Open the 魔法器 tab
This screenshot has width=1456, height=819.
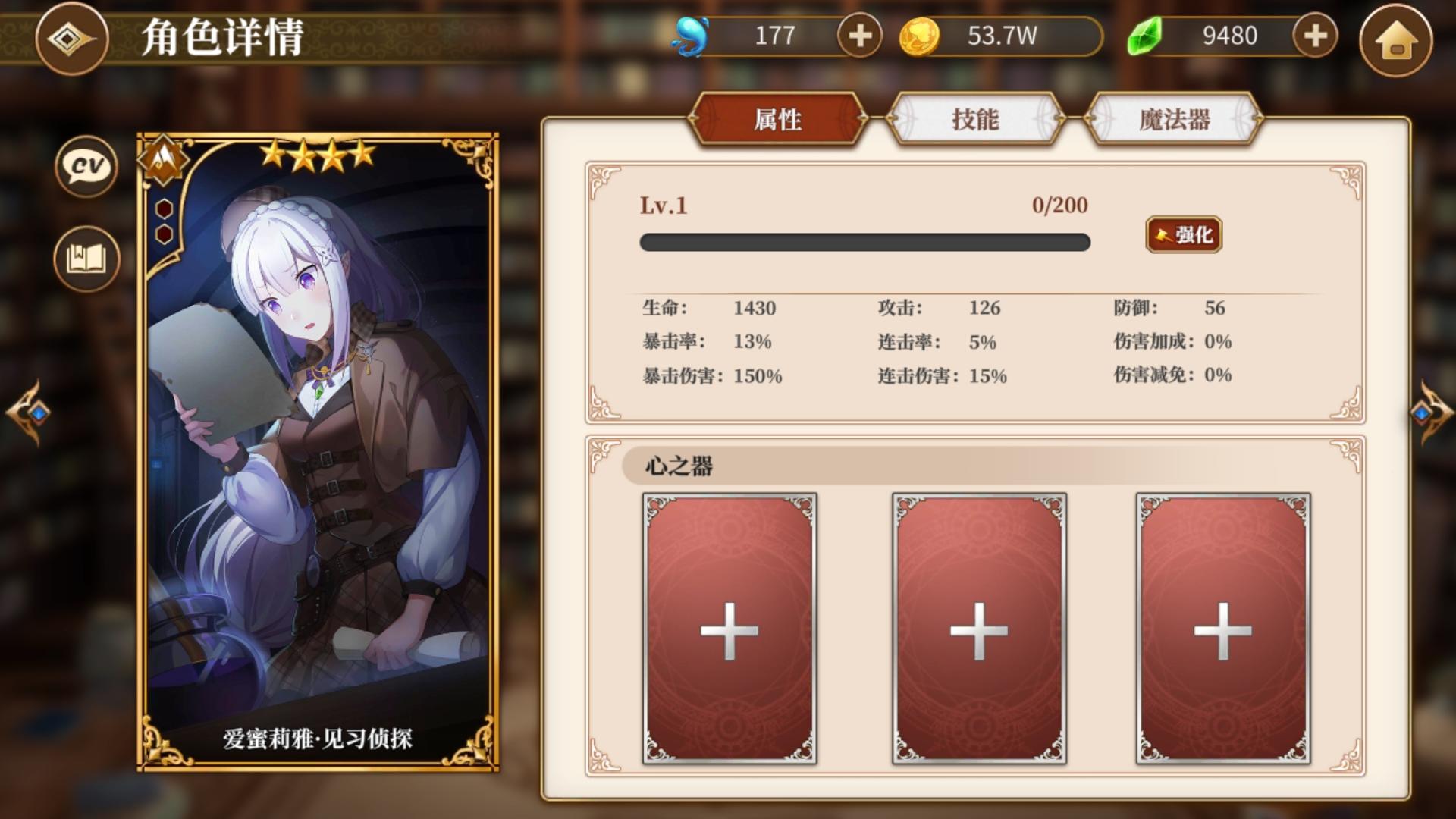click(1174, 119)
